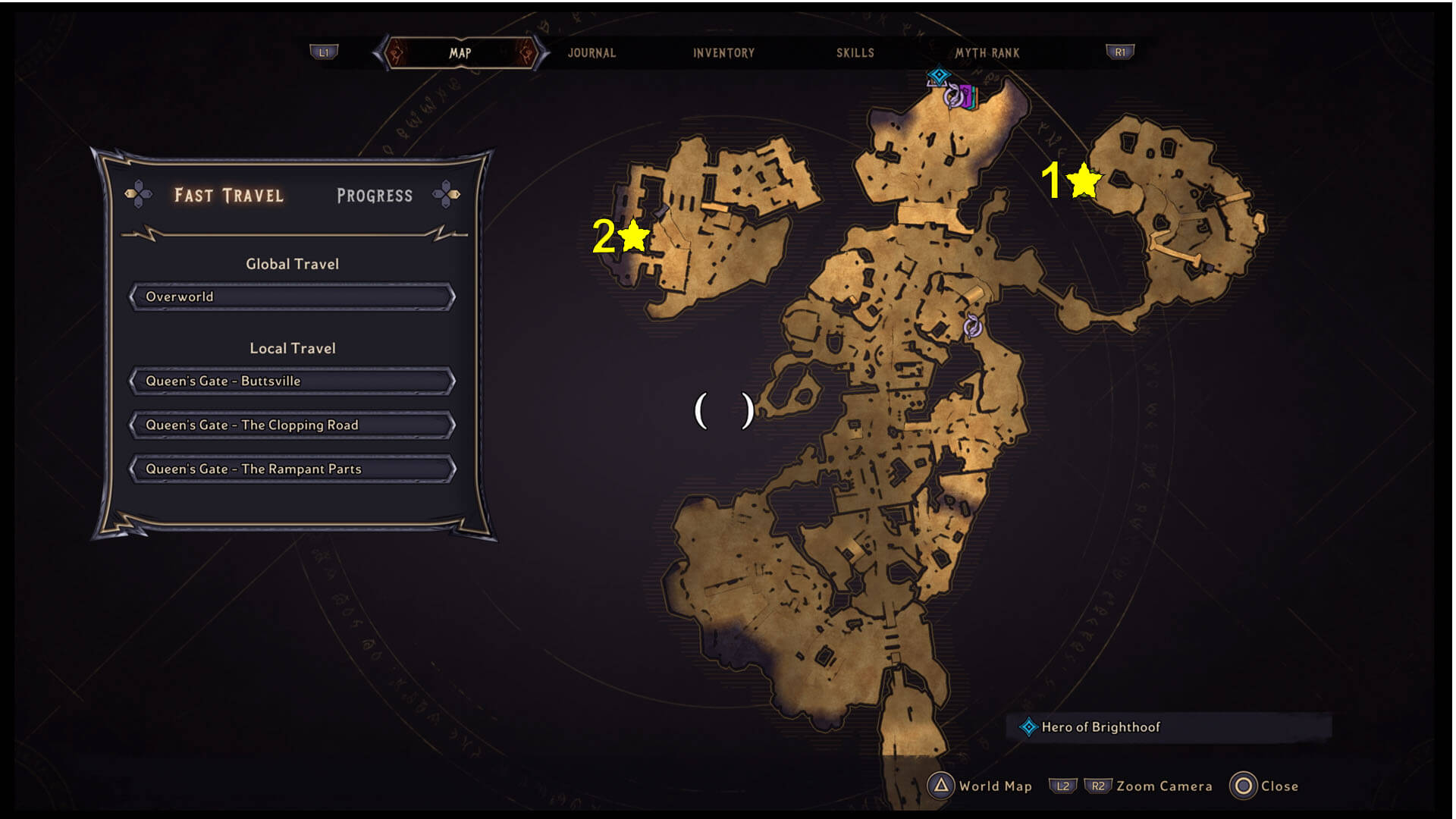The width and height of the screenshot is (1456, 819).
Task: Click the teal marker icon behind the purple quest book
Action: tap(974, 98)
